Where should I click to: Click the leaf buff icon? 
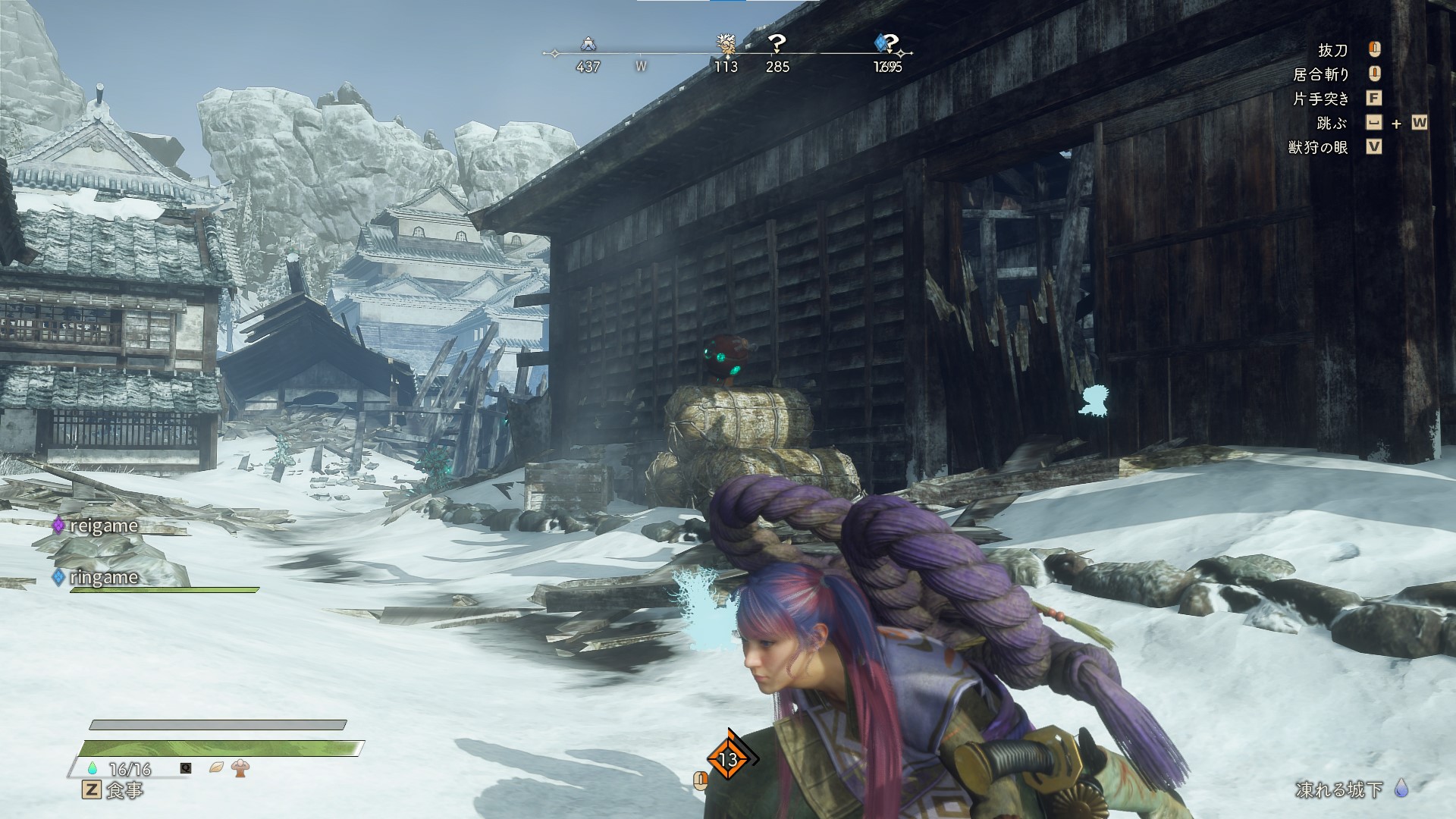216,768
